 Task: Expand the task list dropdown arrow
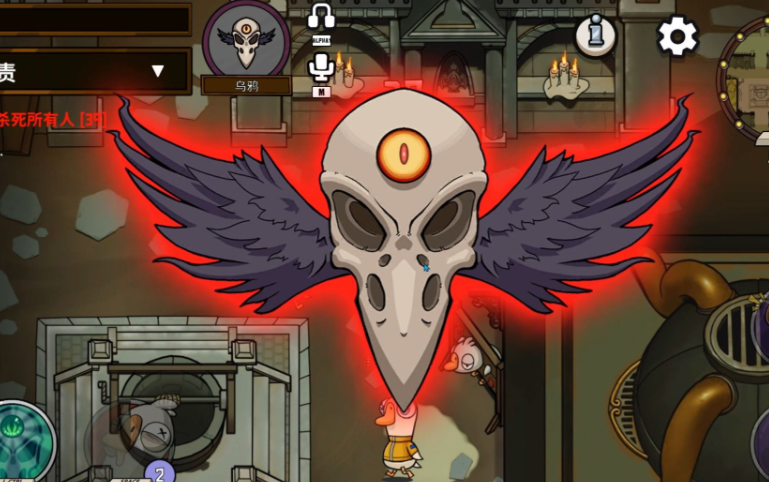pyautogui.click(x=157, y=71)
